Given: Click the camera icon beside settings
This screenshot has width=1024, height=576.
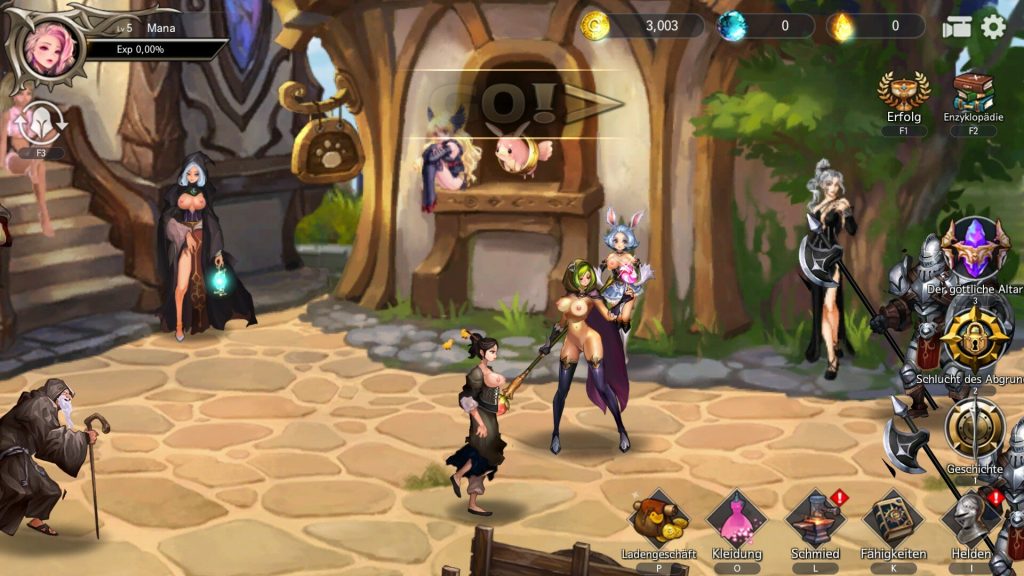Looking at the screenshot, I should tap(956, 27).
